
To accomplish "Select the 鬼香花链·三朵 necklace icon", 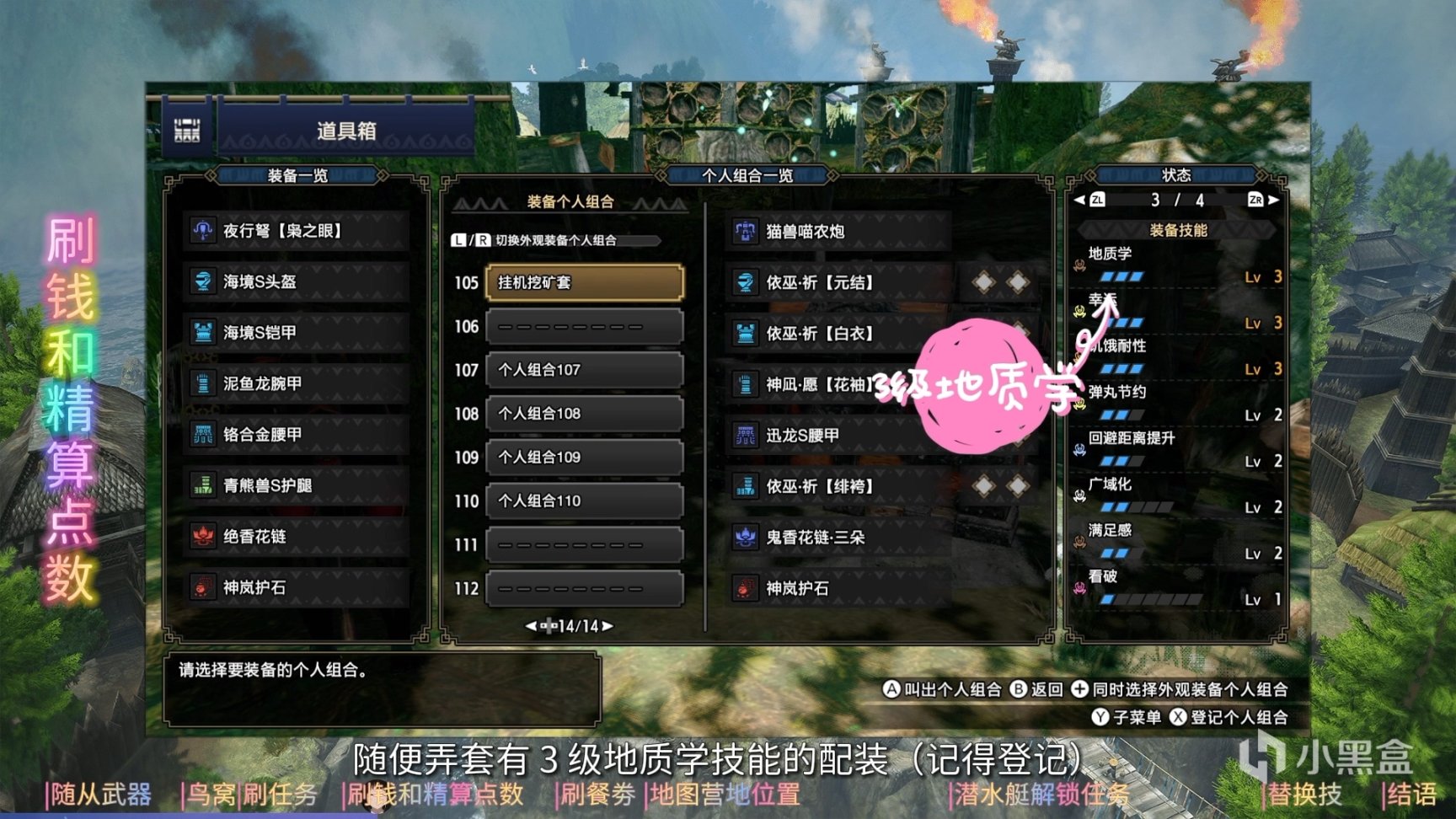I will (746, 538).
